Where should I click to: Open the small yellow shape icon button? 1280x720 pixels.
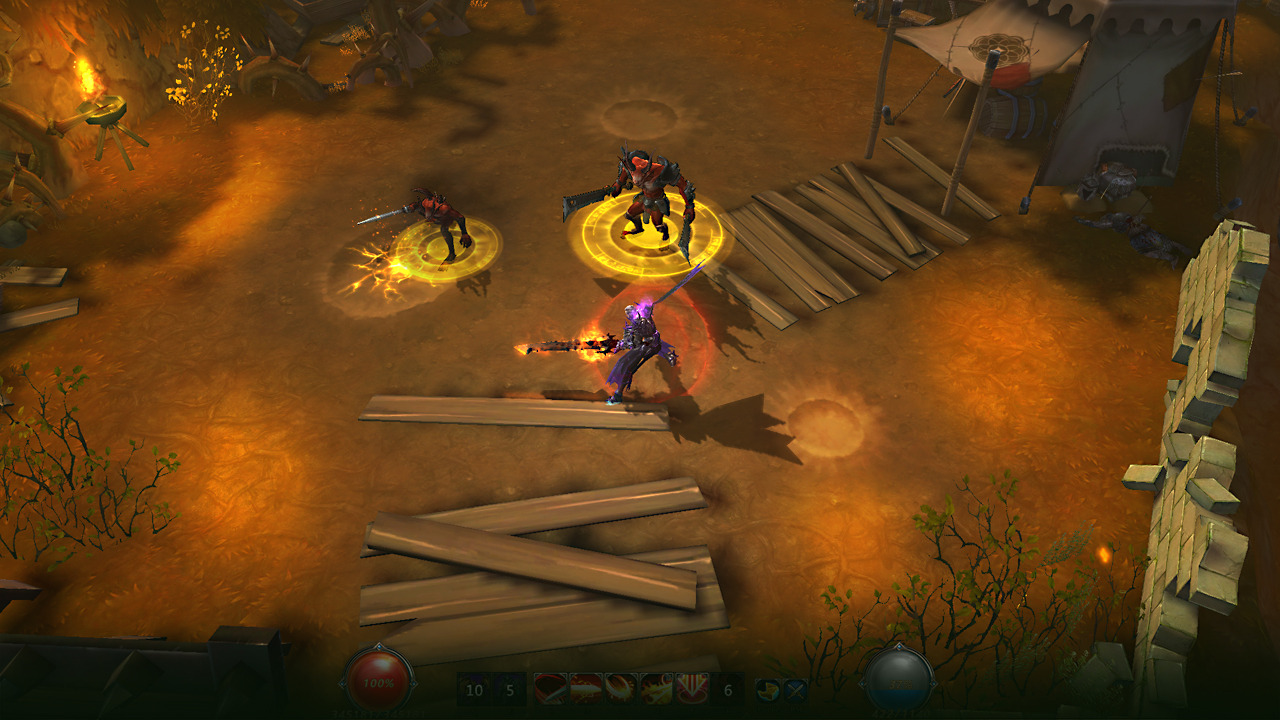click(x=768, y=689)
